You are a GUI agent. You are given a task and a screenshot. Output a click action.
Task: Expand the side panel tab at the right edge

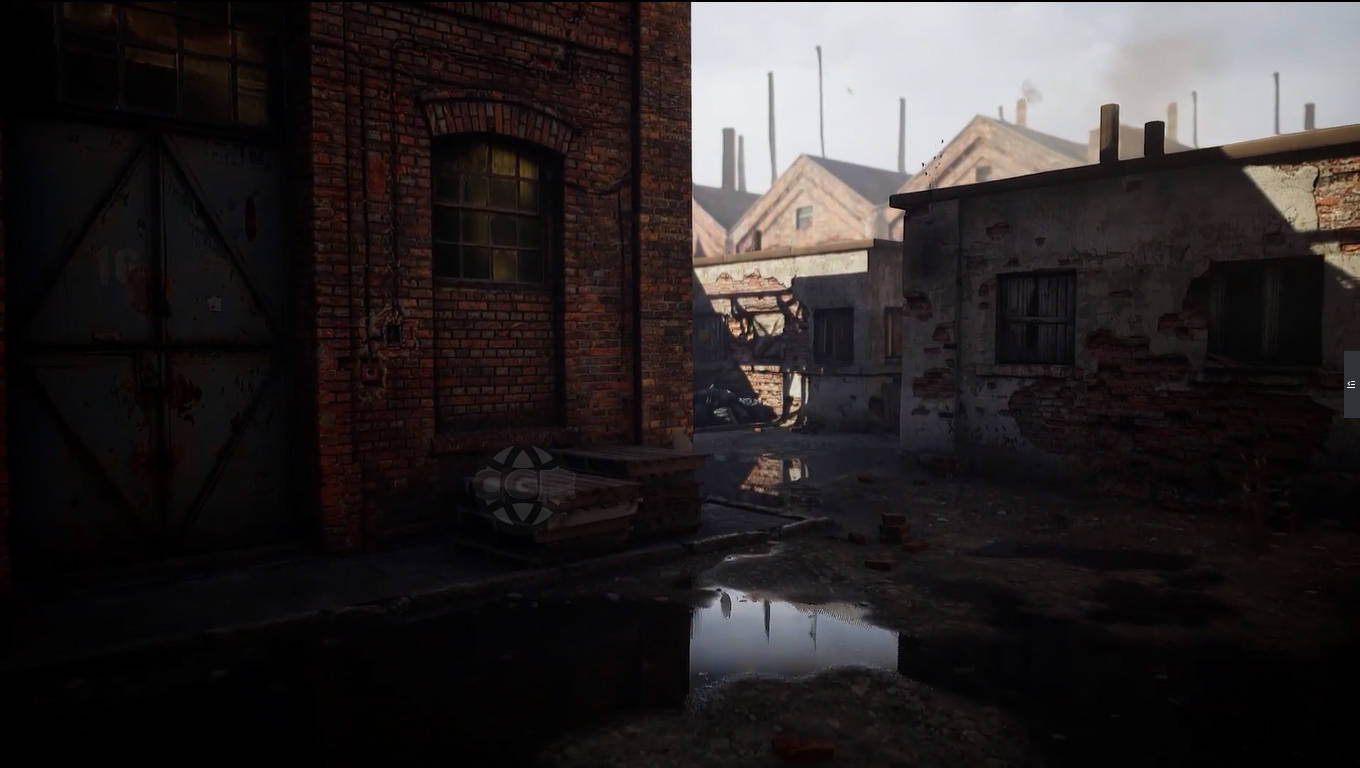(1351, 384)
